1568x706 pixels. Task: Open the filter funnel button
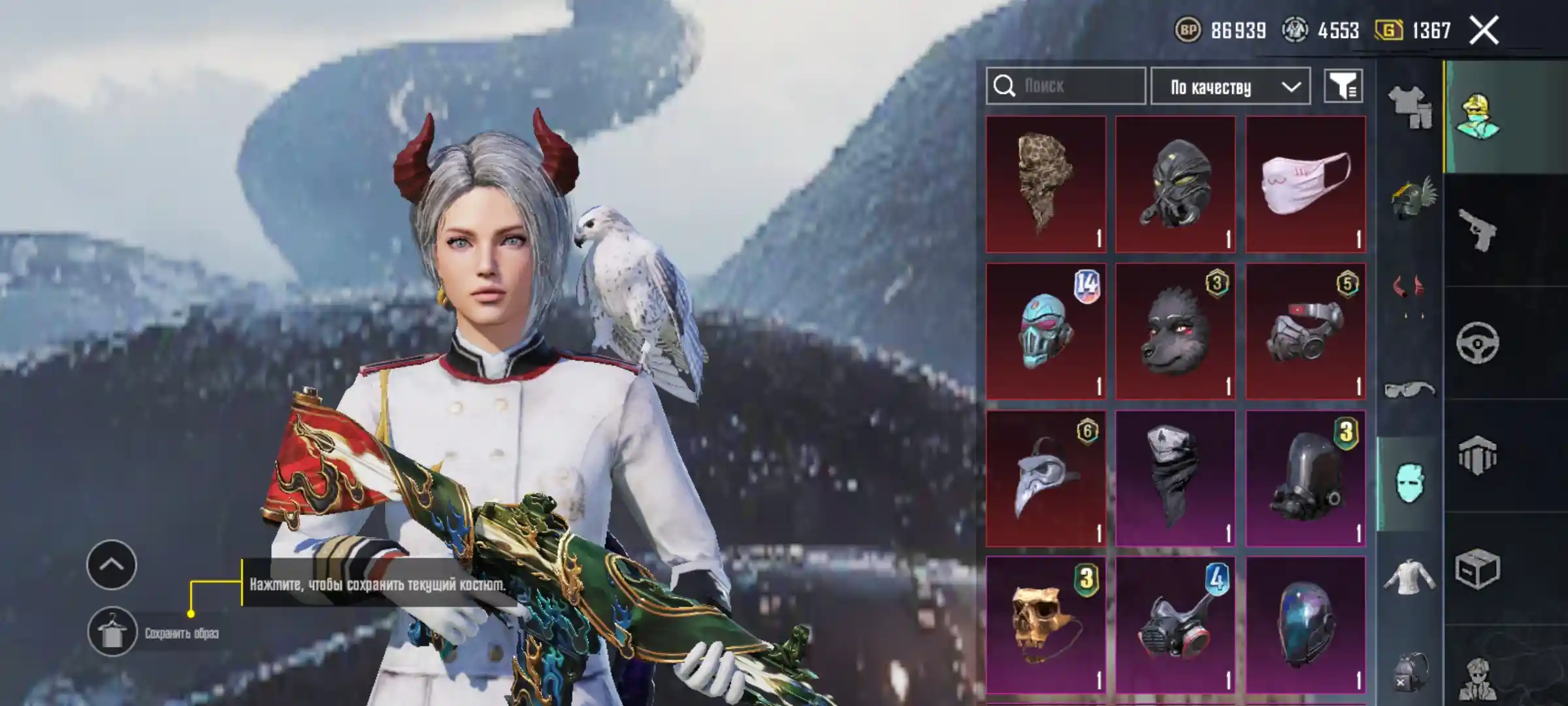click(x=1343, y=86)
